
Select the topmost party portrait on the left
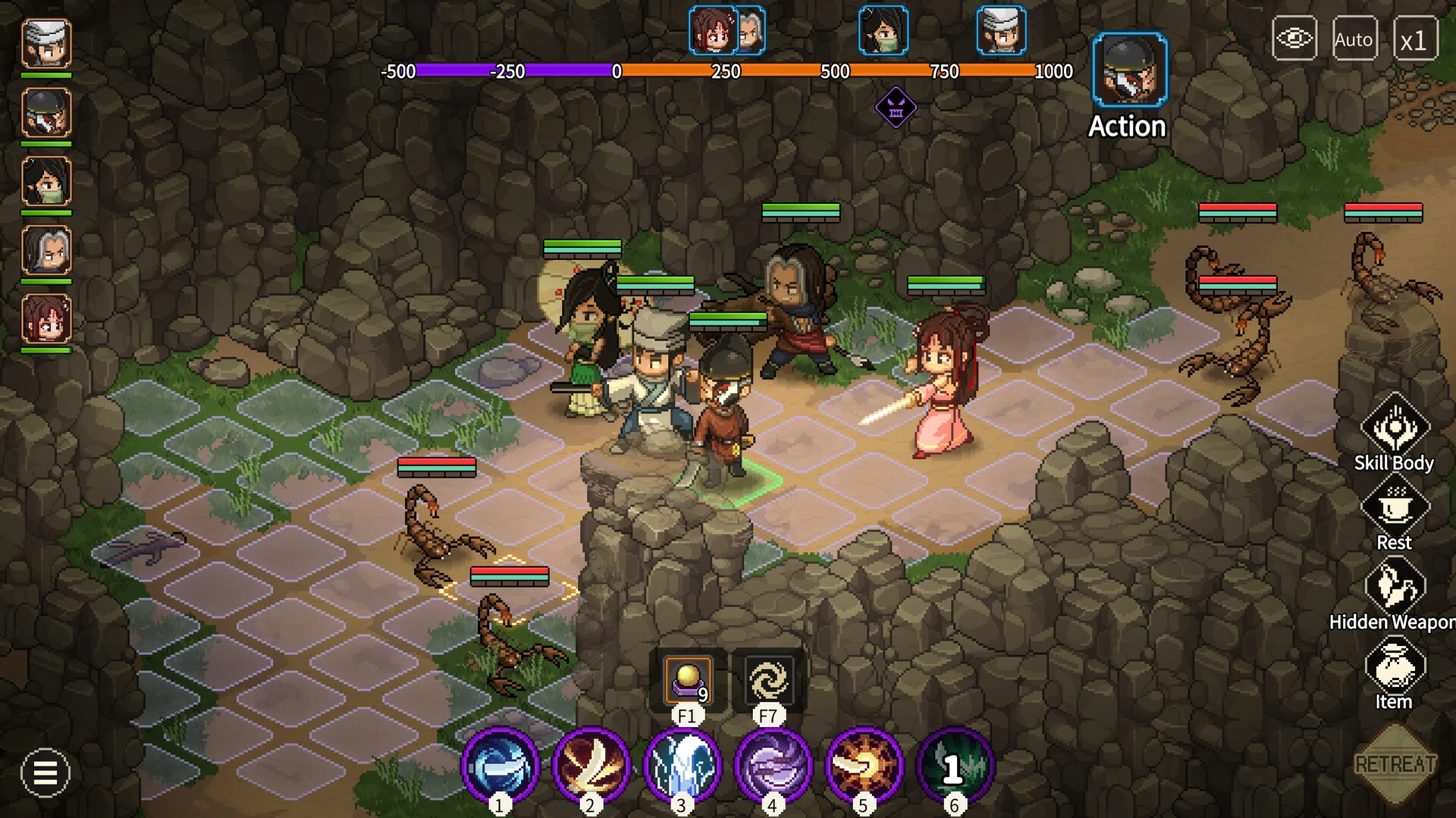click(45, 44)
